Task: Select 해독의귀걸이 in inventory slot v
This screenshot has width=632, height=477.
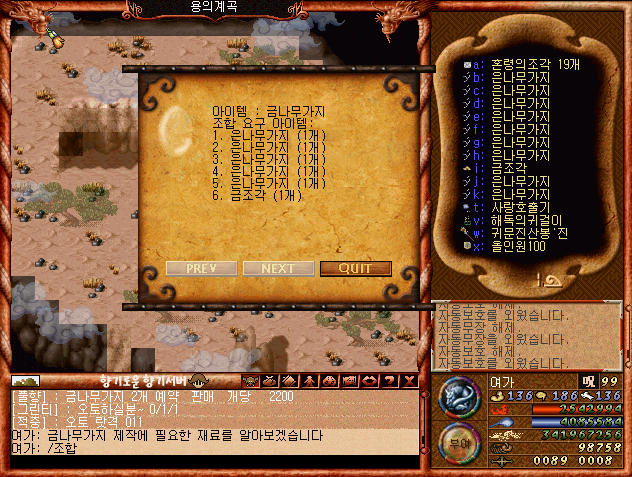Action: (522, 221)
